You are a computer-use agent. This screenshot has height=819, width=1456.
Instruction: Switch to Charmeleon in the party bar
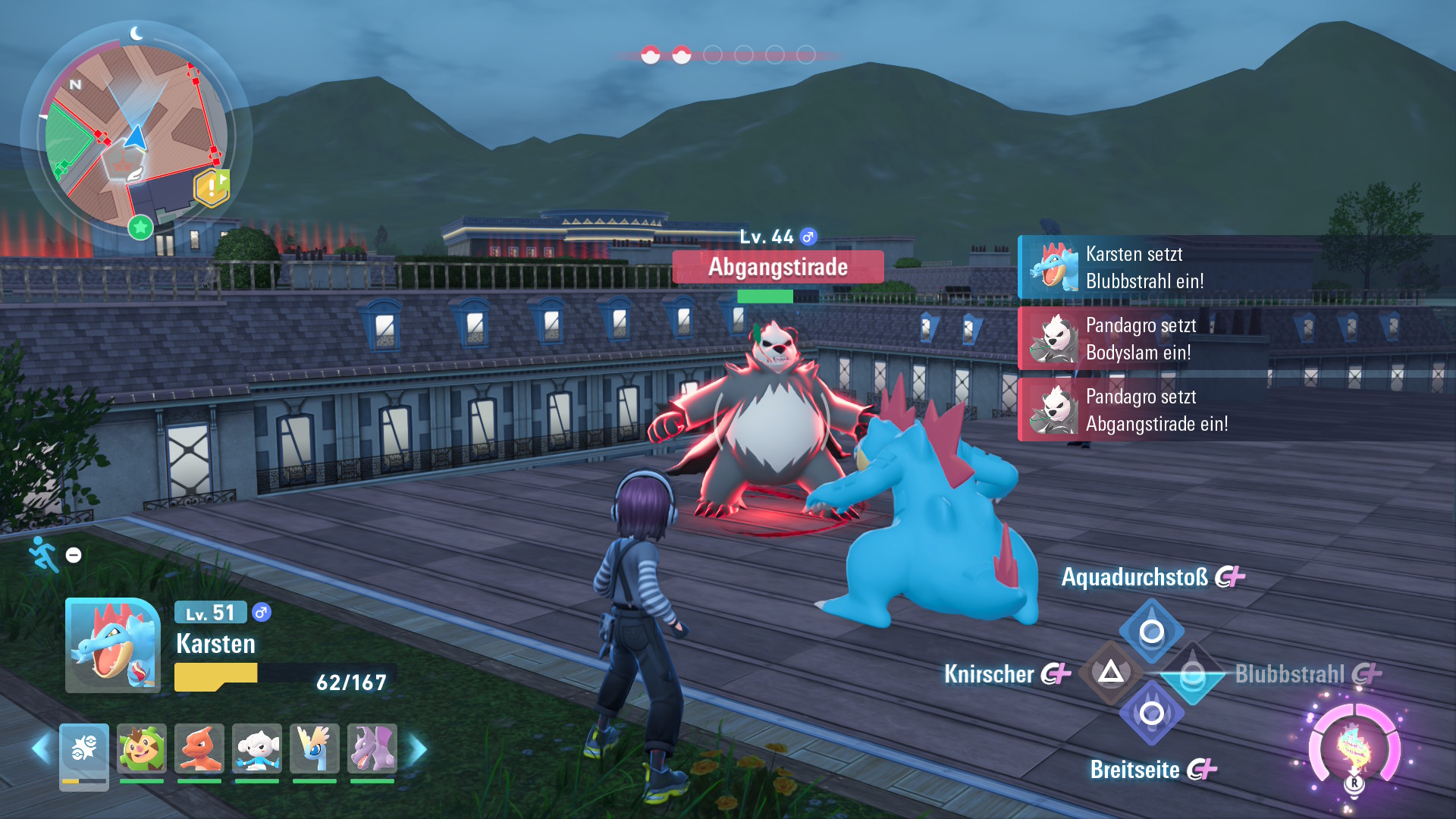(x=199, y=748)
